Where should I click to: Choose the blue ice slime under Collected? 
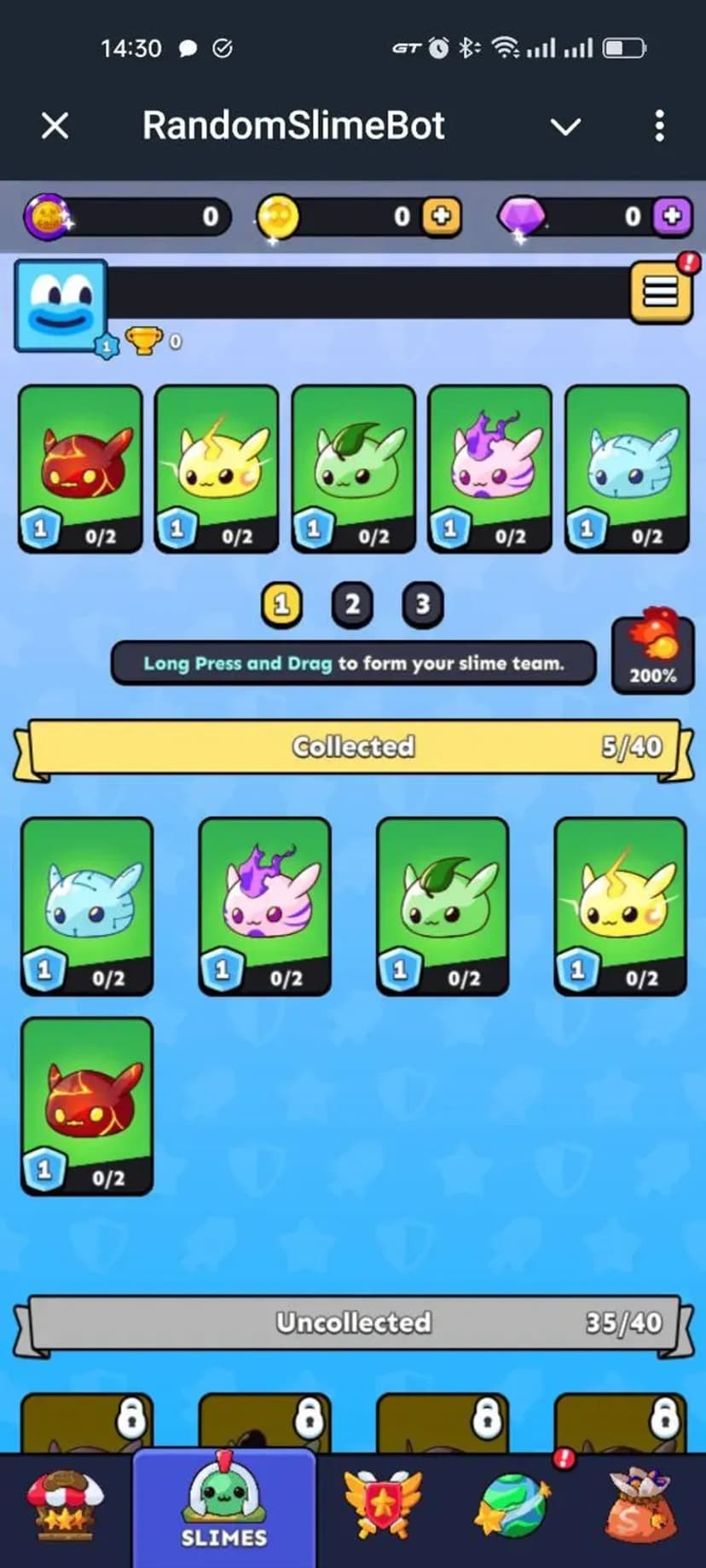click(x=87, y=906)
